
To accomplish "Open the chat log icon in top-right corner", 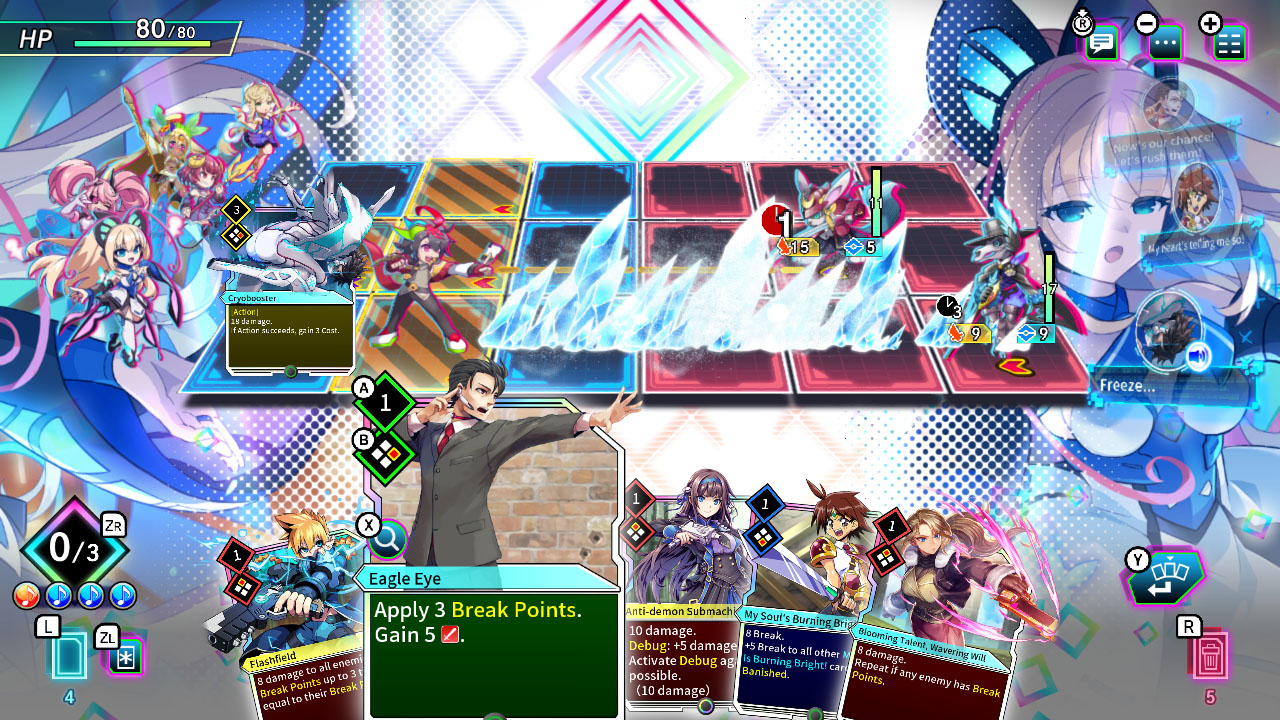I will click(x=1101, y=42).
